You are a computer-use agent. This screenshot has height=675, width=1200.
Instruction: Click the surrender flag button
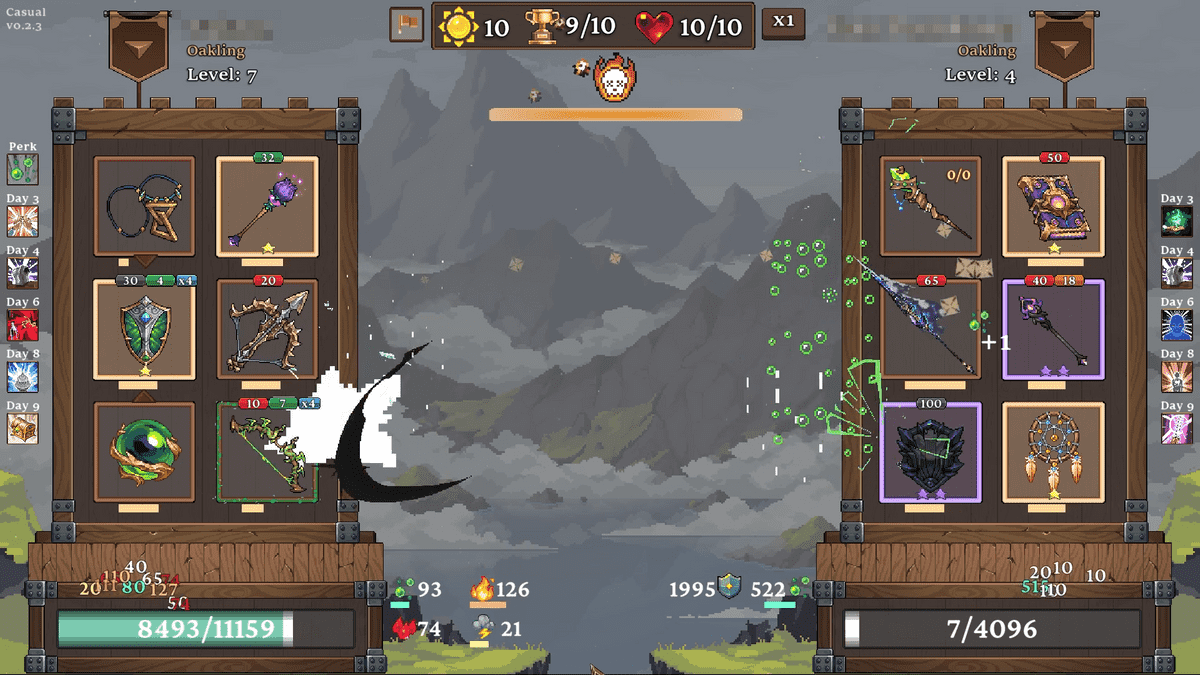406,25
